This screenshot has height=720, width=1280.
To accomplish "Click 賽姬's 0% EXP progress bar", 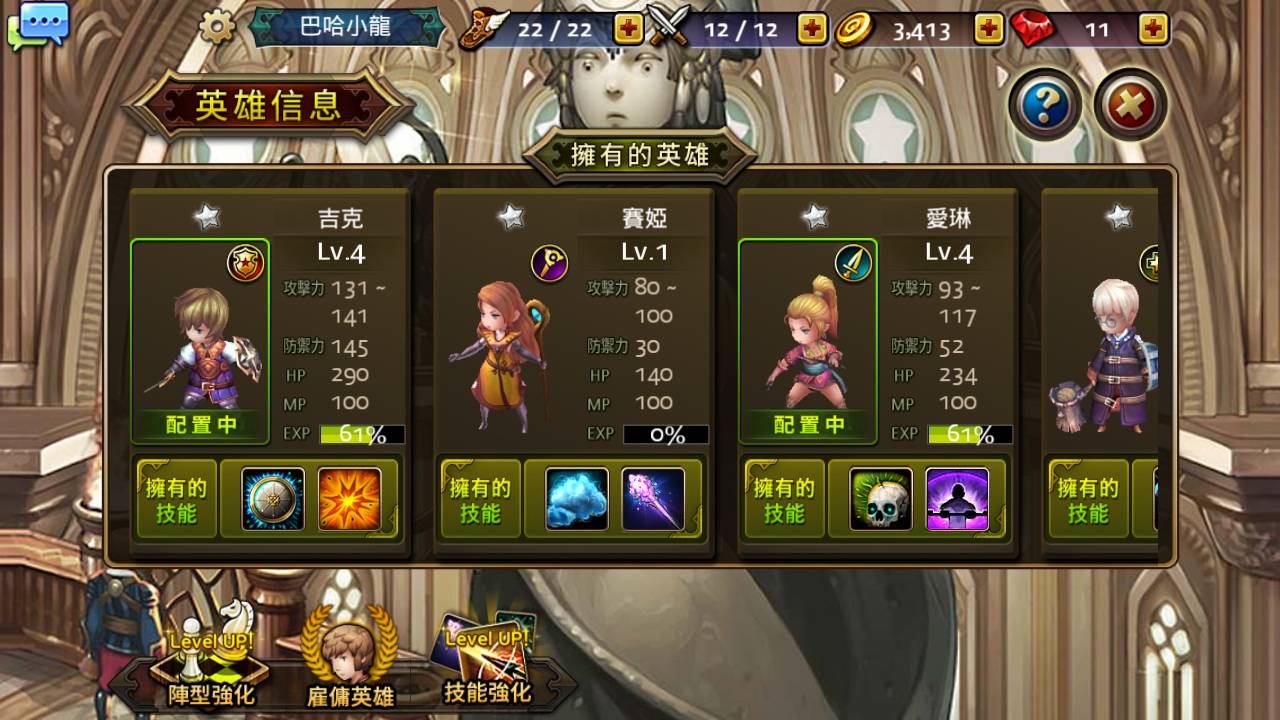I will coord(665,434).
